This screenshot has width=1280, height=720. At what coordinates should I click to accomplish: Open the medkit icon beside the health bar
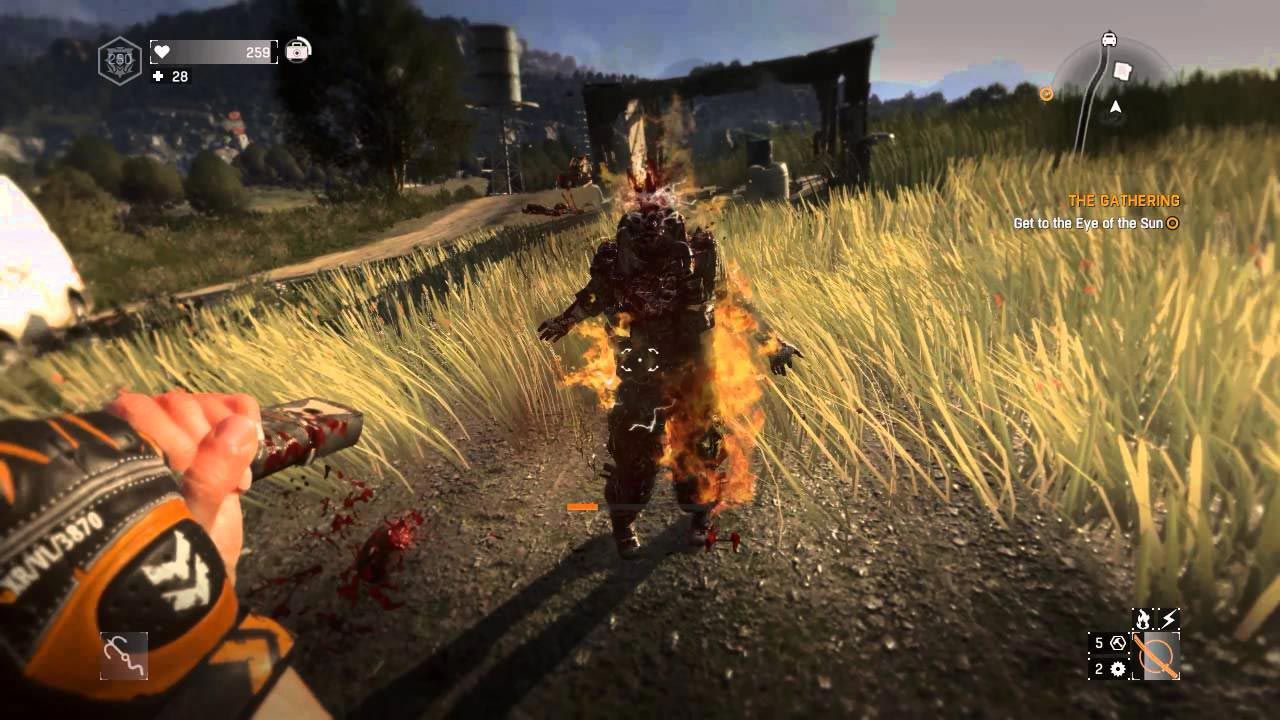297,52
